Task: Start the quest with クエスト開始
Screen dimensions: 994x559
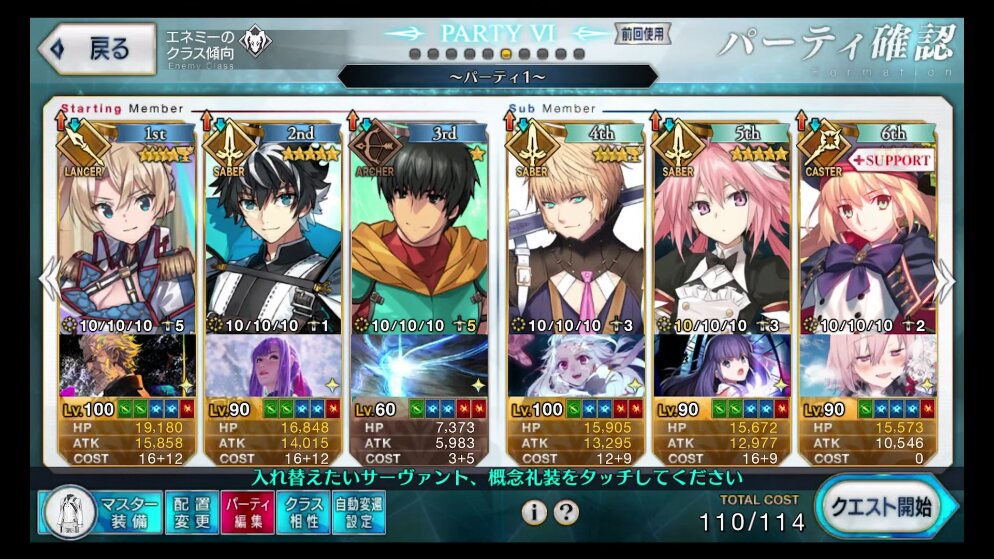Action: [x=882, y=507]
